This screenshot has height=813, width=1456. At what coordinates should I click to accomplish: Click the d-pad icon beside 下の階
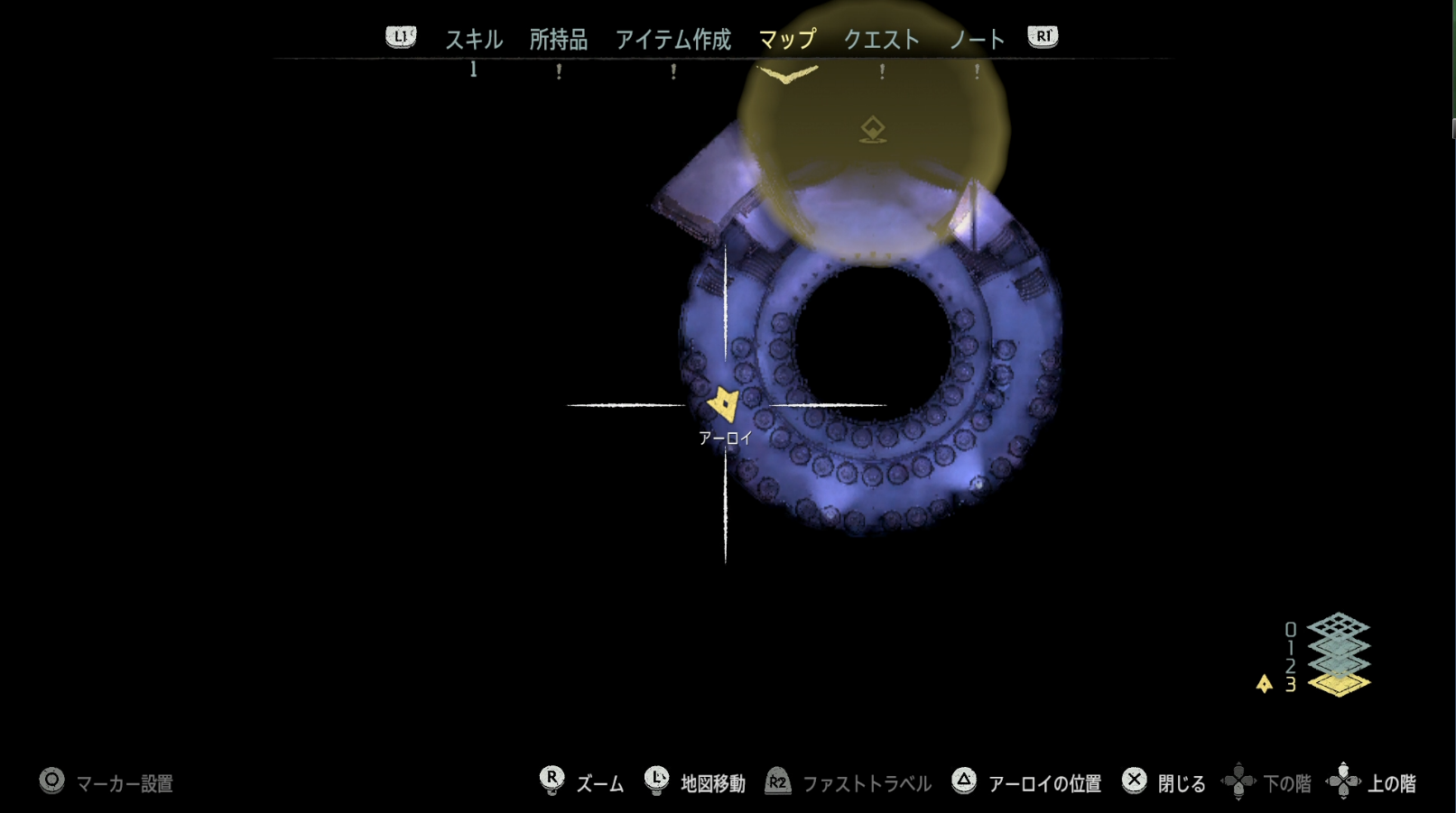[x=1240, y=783]
